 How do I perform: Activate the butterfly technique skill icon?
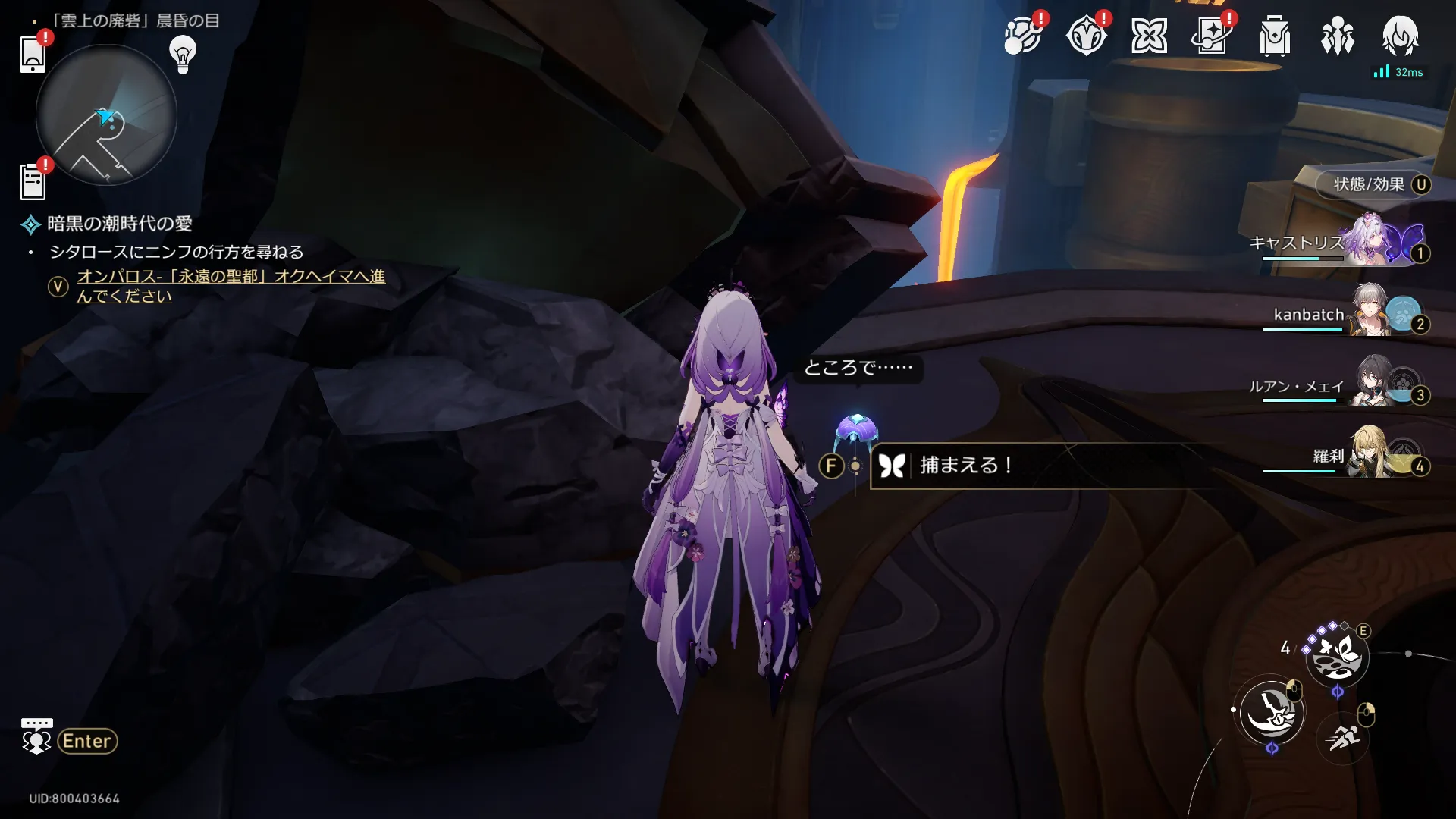[1337, 656]
